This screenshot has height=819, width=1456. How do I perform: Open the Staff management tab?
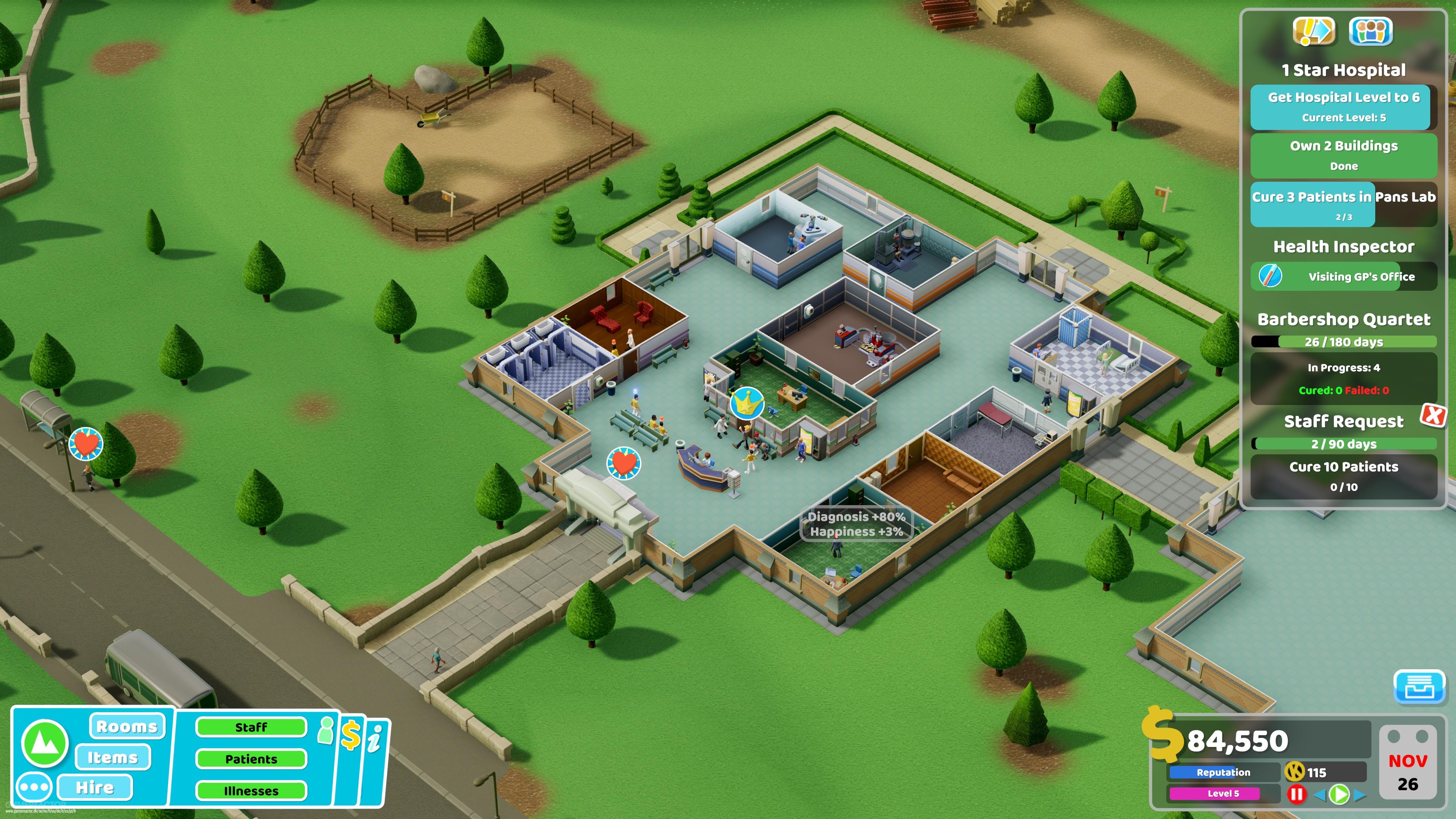pyautogui.click(x=250, y=728)
